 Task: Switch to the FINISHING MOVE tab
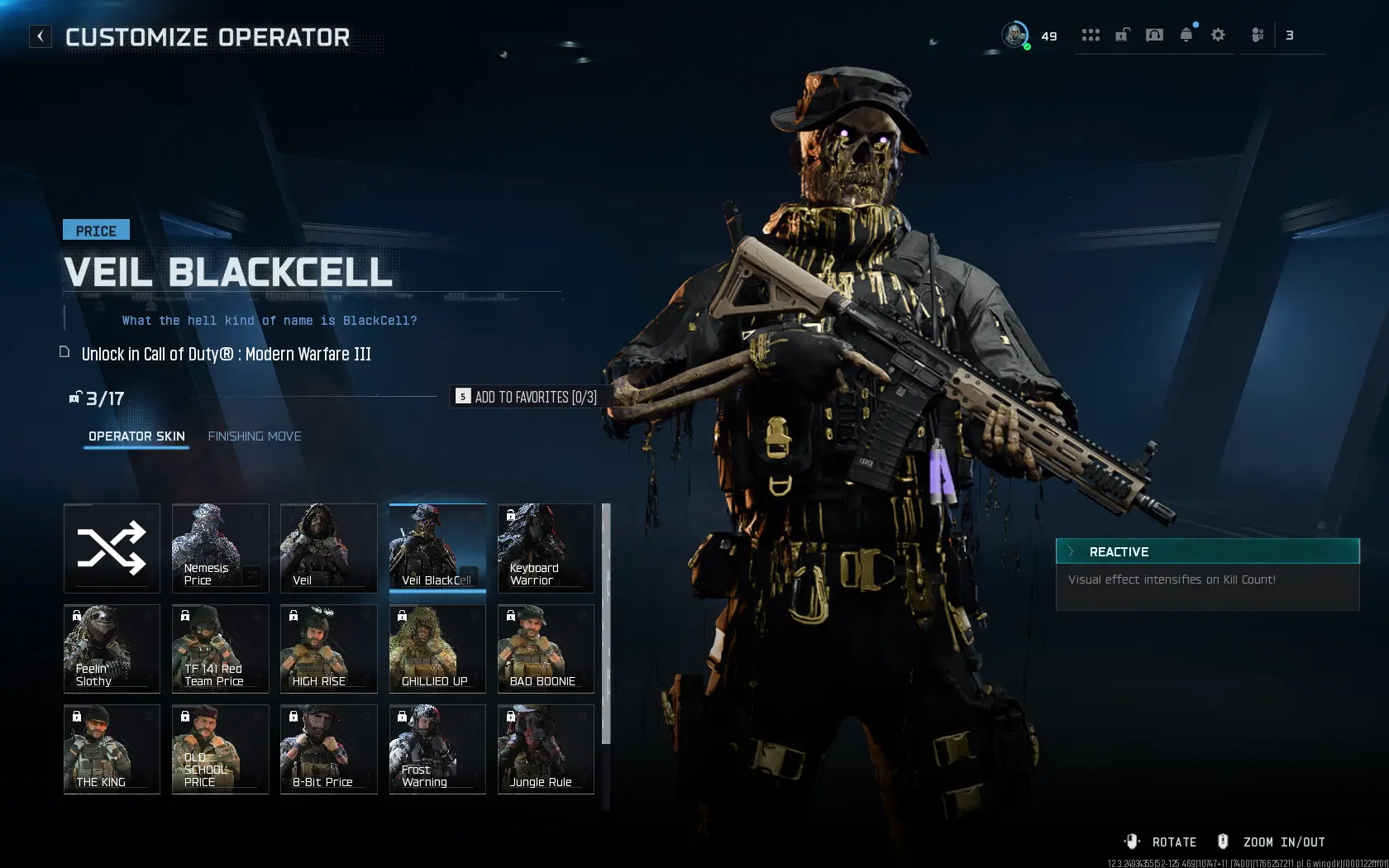254,436
